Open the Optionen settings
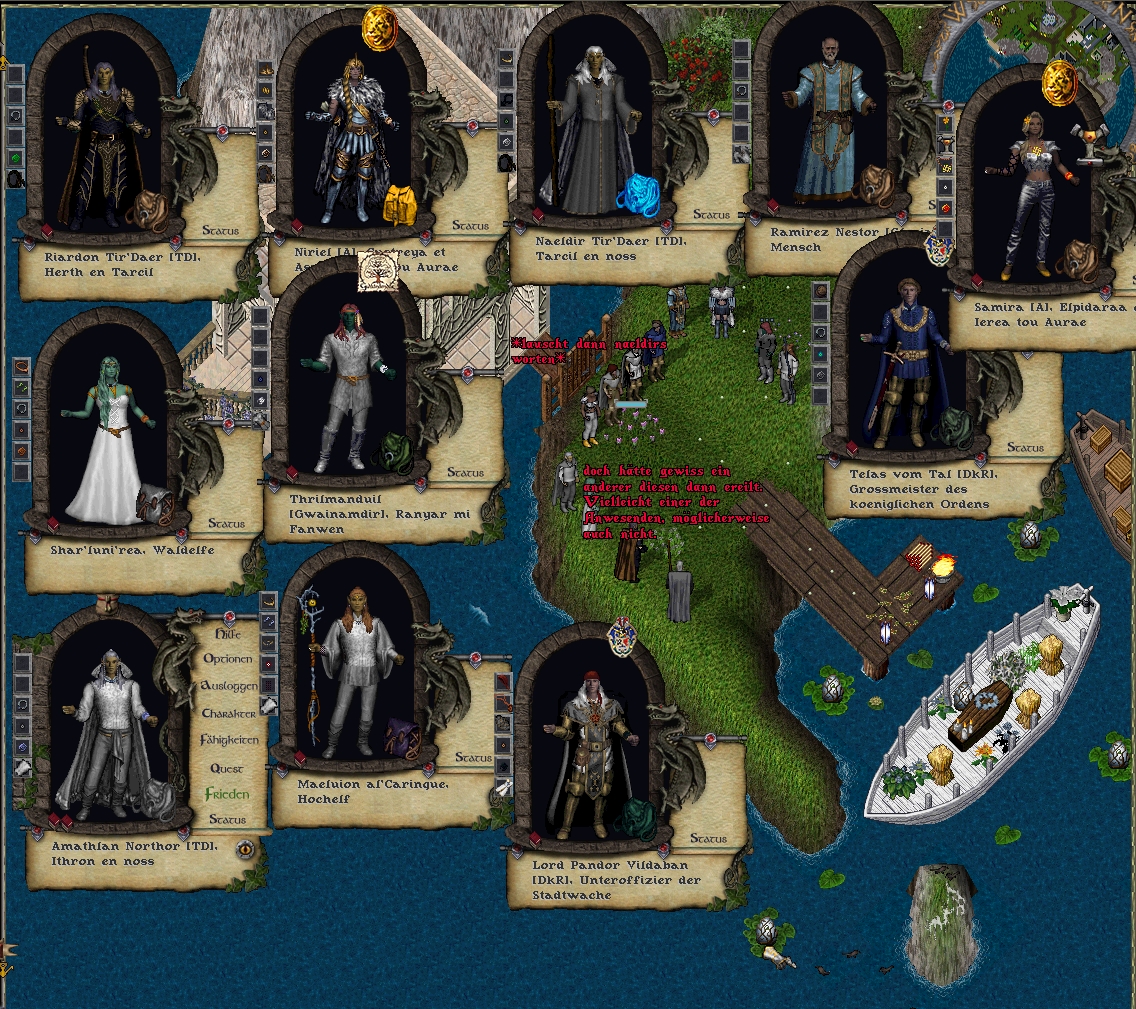 [x=228, y=659]
